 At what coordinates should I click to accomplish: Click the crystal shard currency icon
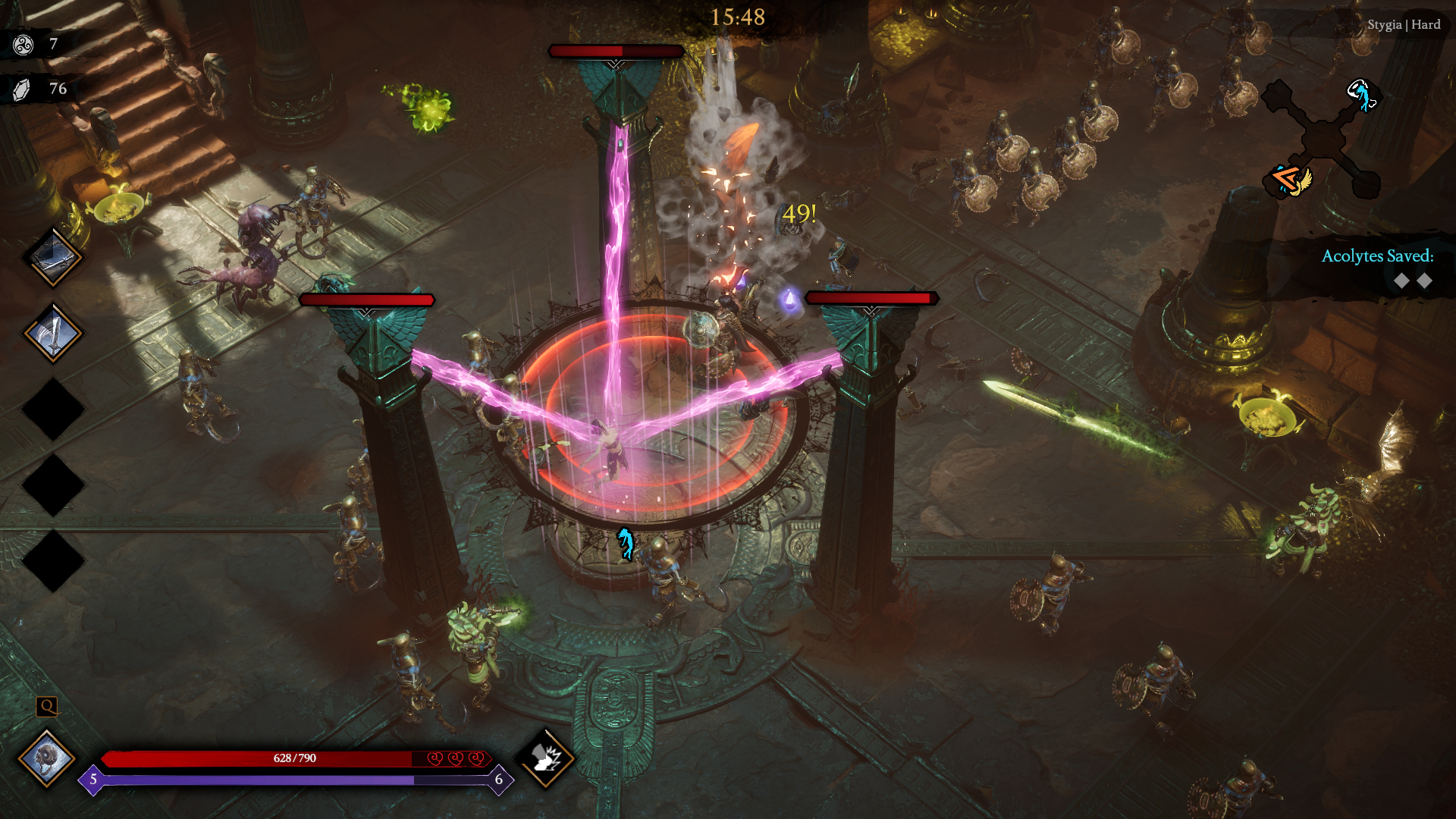point(22,89)
